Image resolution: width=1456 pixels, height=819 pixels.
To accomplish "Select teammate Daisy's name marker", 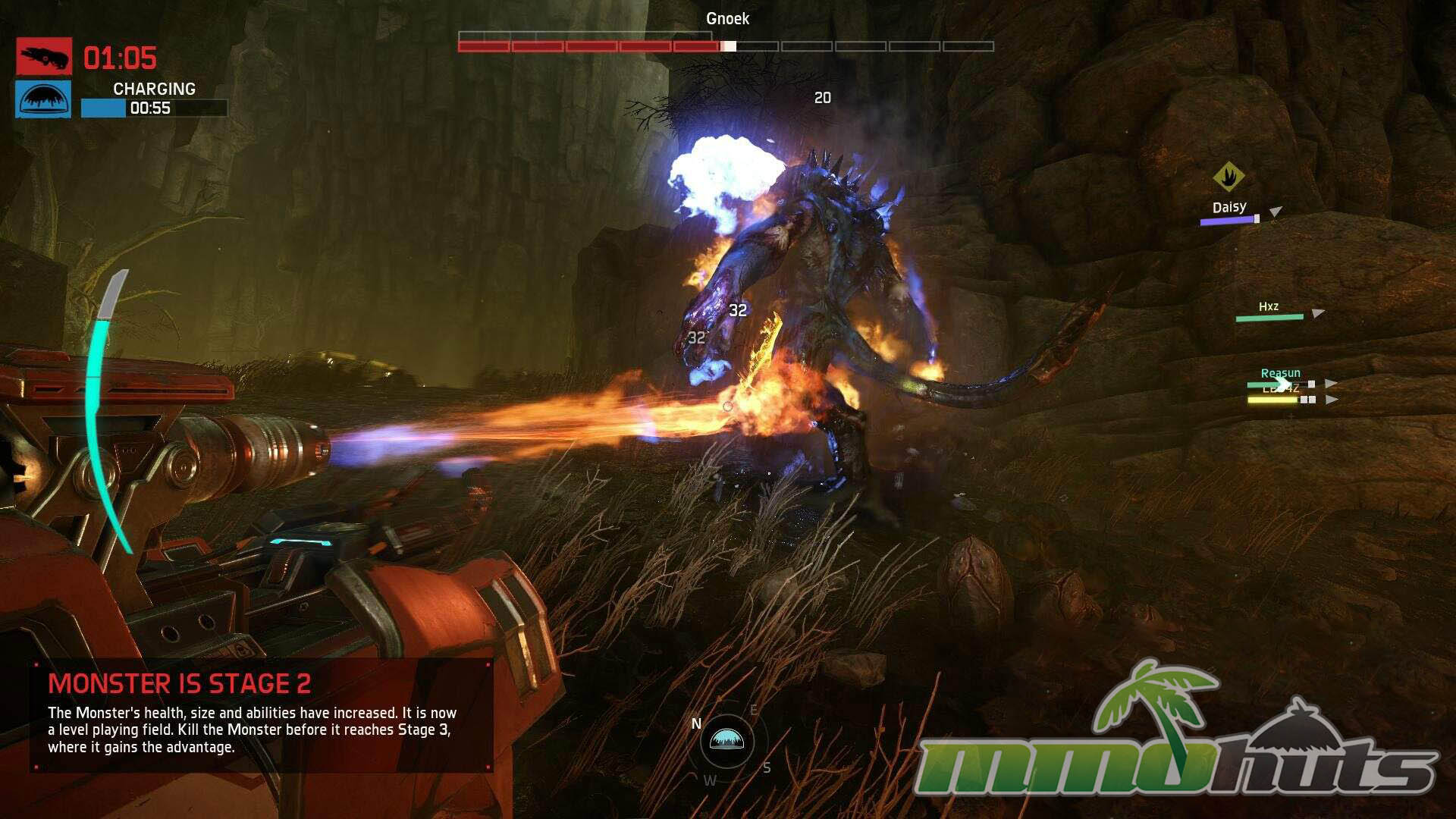I will click(x=1228, y=207).
